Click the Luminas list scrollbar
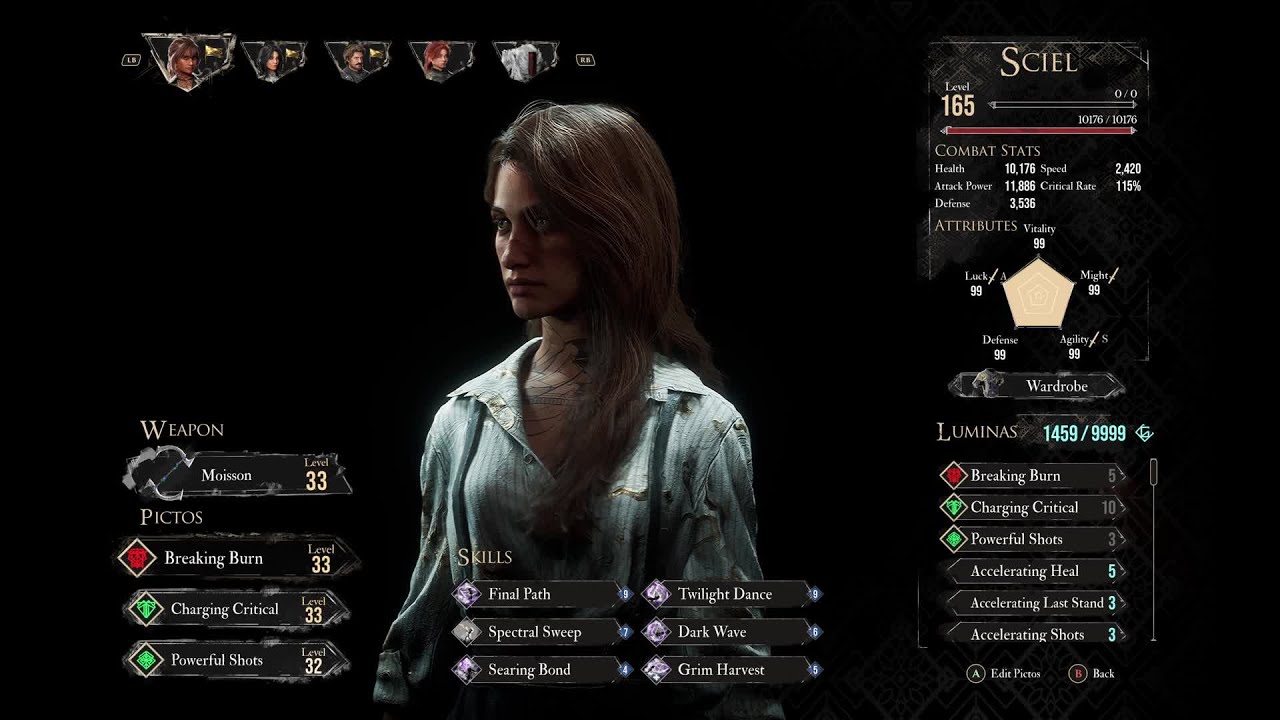This screenshot has width=1280, height=720. pyautogui.click(x=1154, y=549)
